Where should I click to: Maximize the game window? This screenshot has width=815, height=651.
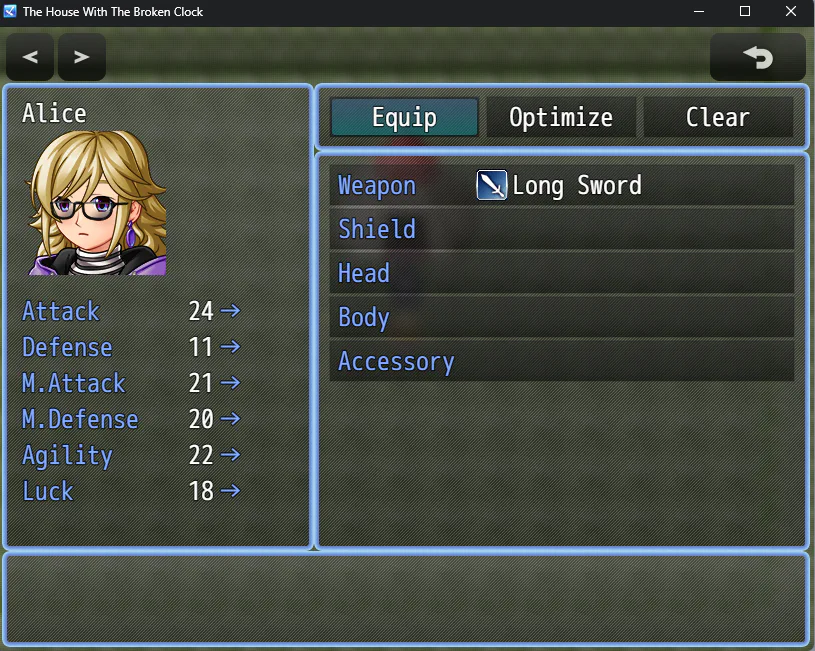pos(745,12)
